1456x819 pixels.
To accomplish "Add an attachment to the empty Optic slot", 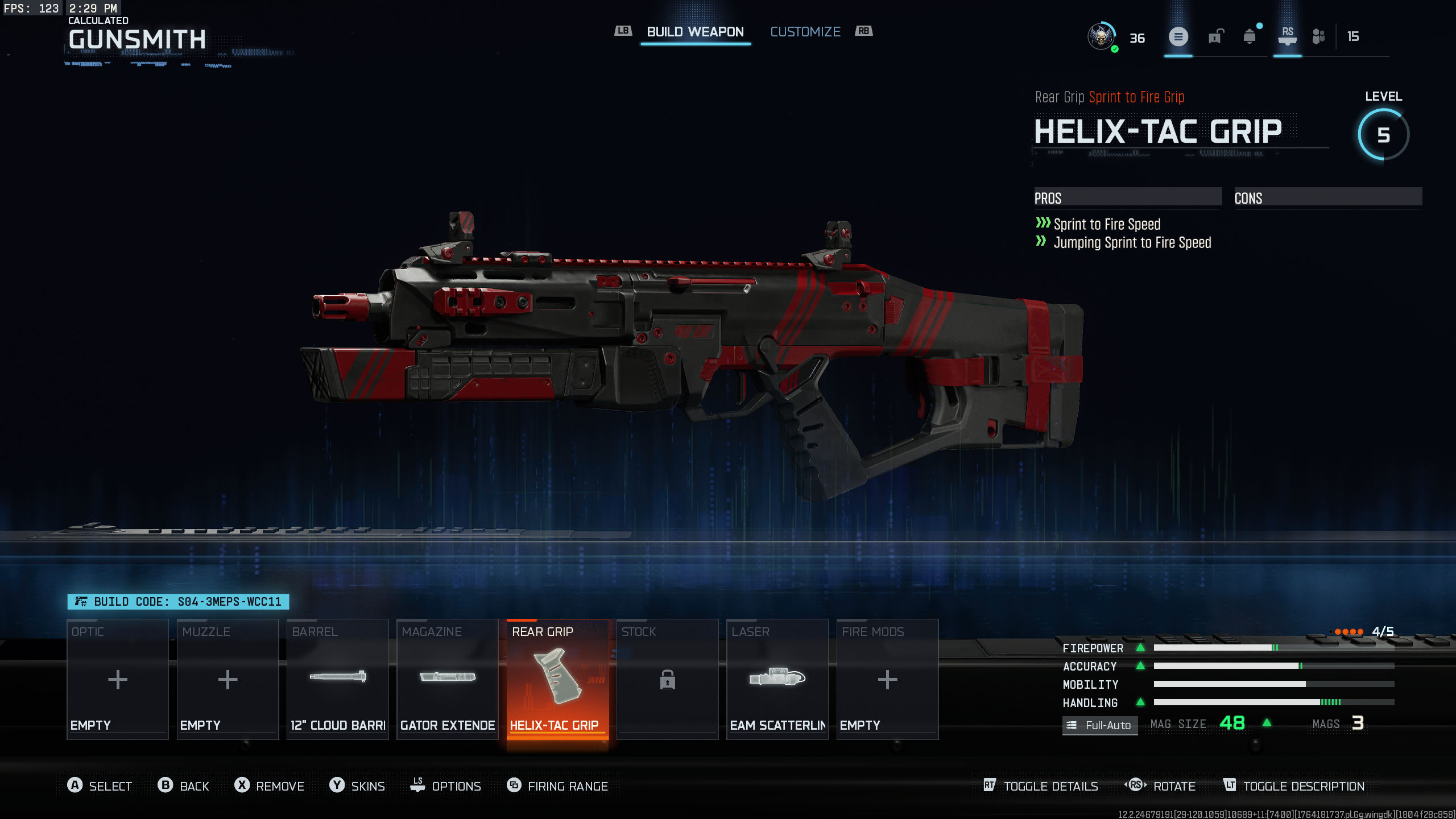I will [x=117, y=680].
